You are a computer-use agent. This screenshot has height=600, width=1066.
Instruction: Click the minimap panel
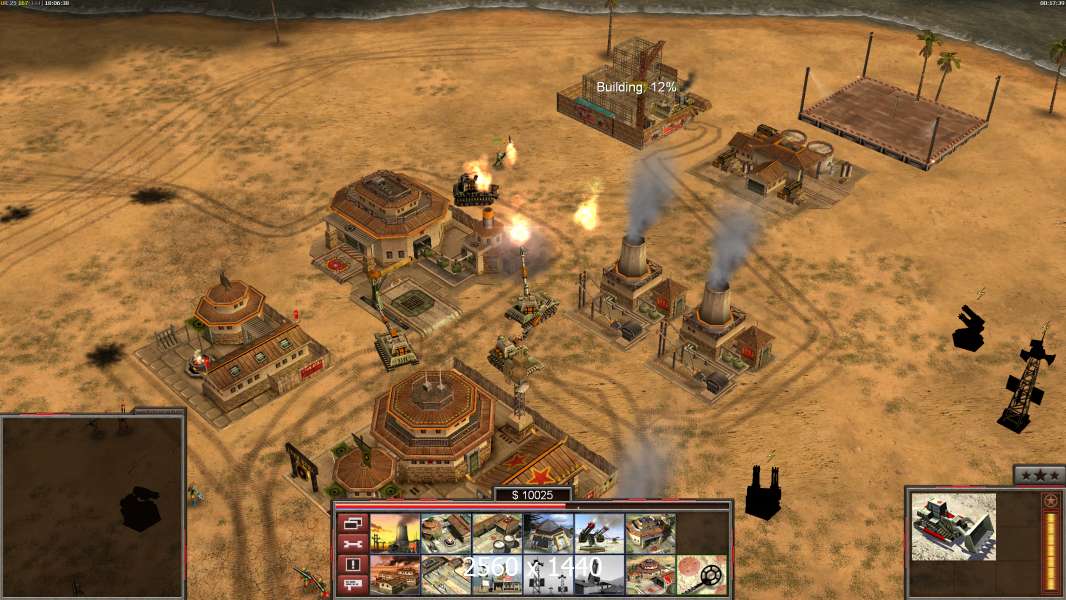(92, 507)
